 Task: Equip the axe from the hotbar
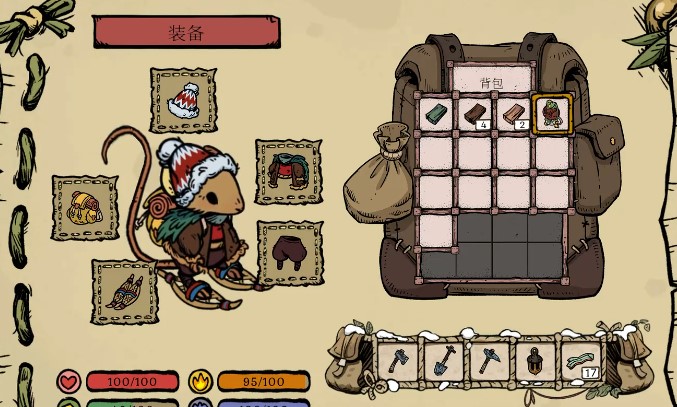click(x=398, y=360)
